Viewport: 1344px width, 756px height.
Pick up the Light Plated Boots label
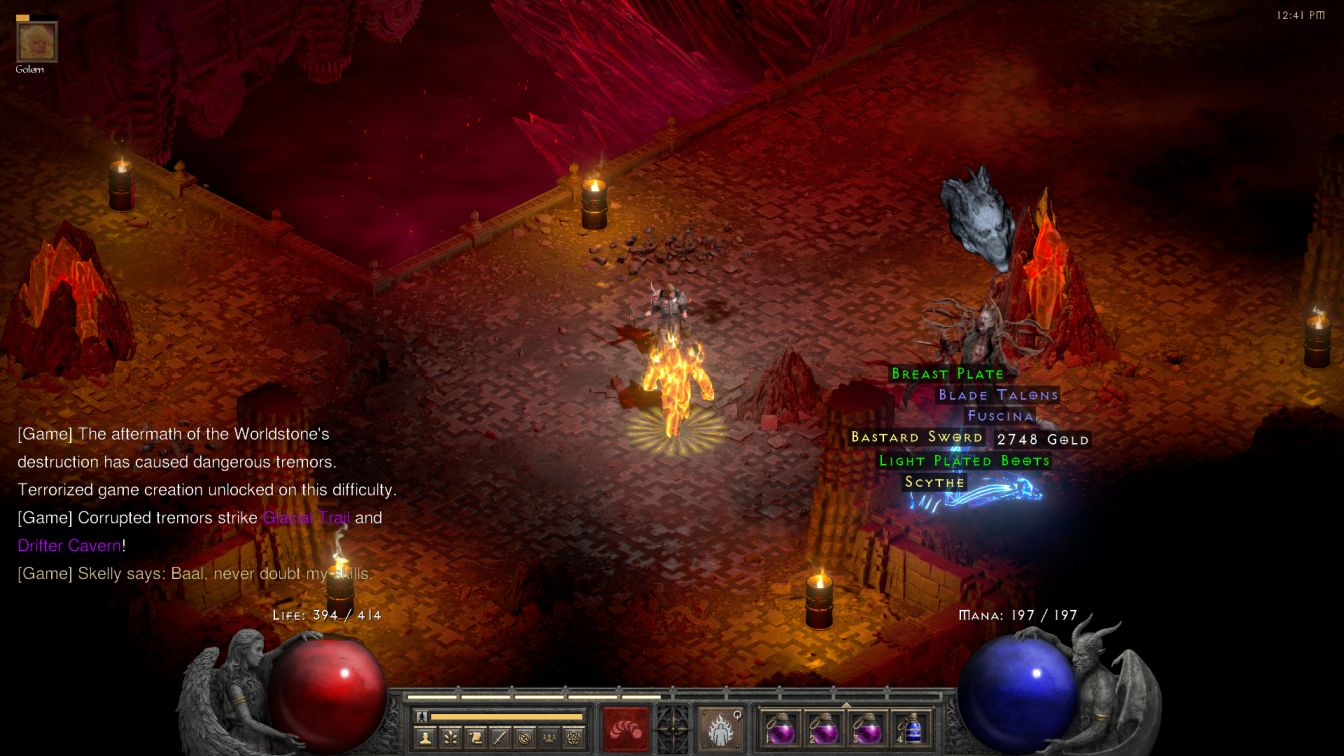point(964,461)
